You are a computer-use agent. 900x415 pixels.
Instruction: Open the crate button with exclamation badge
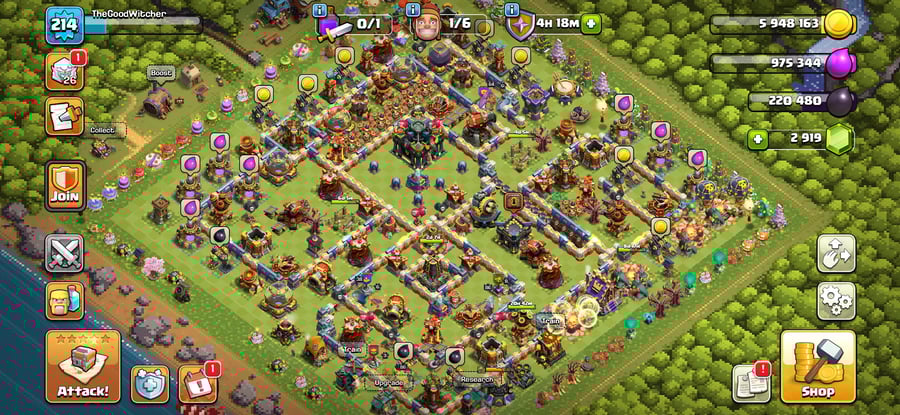[x=197, y=383]
